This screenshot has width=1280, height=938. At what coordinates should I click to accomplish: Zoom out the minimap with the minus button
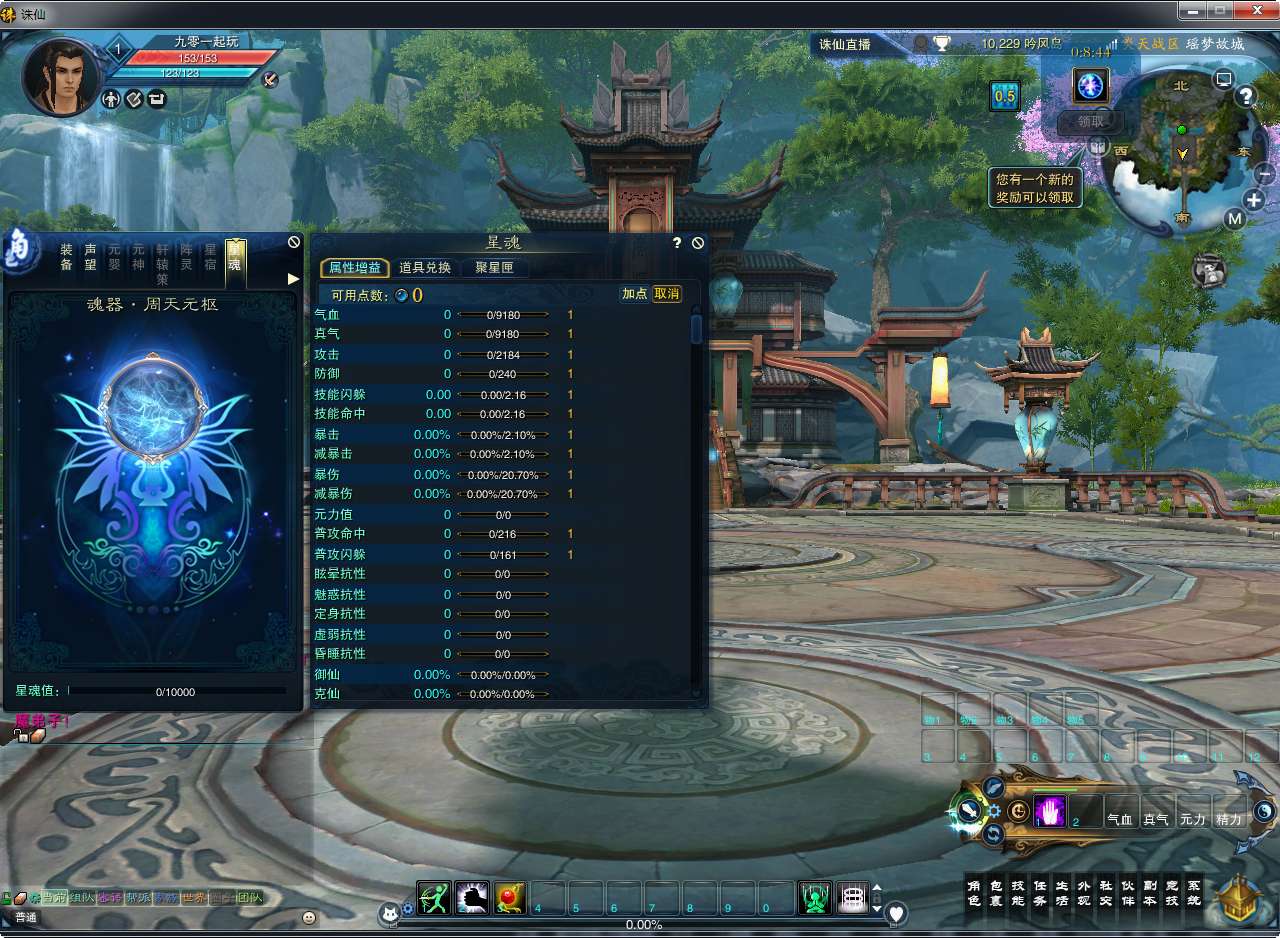[1264, 173]
